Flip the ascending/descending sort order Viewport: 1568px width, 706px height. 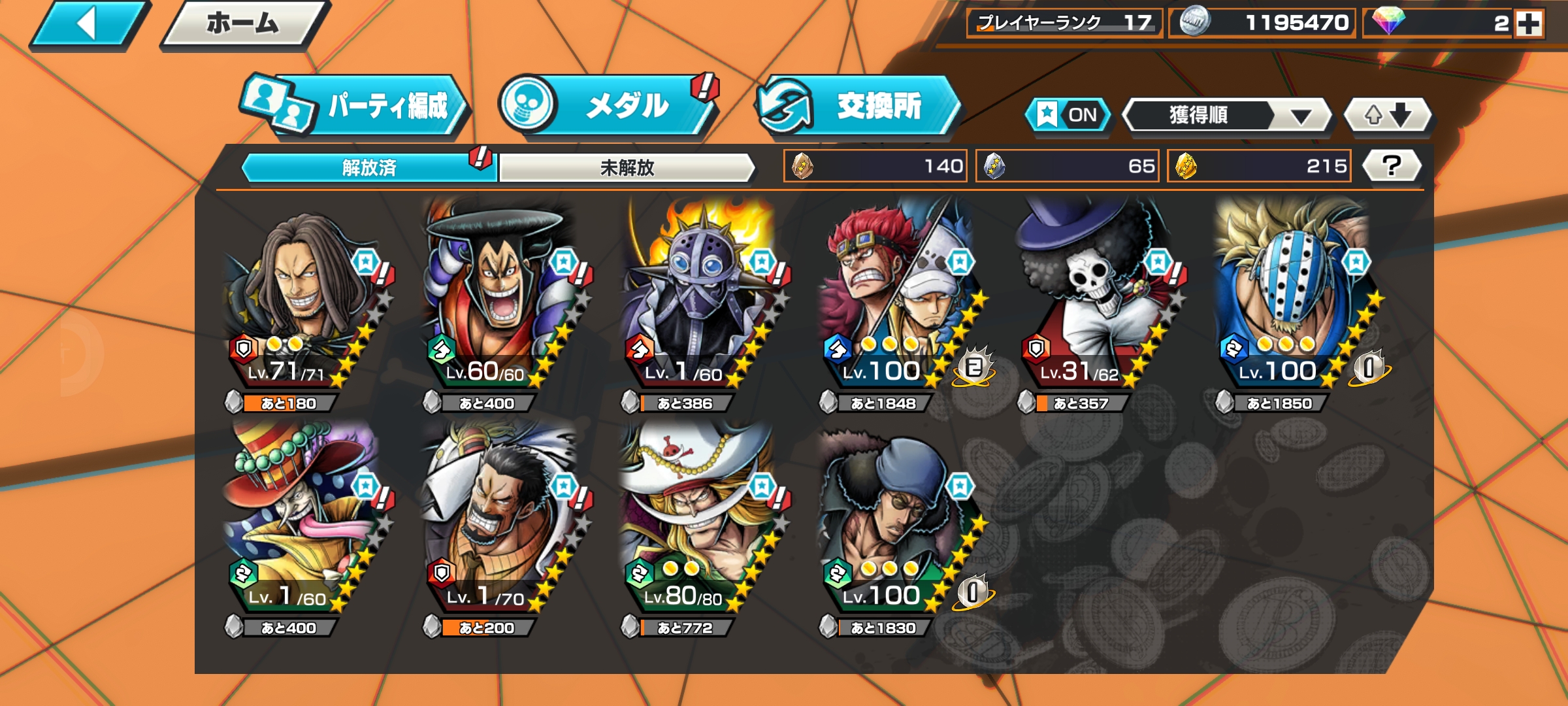(1388, 116)
